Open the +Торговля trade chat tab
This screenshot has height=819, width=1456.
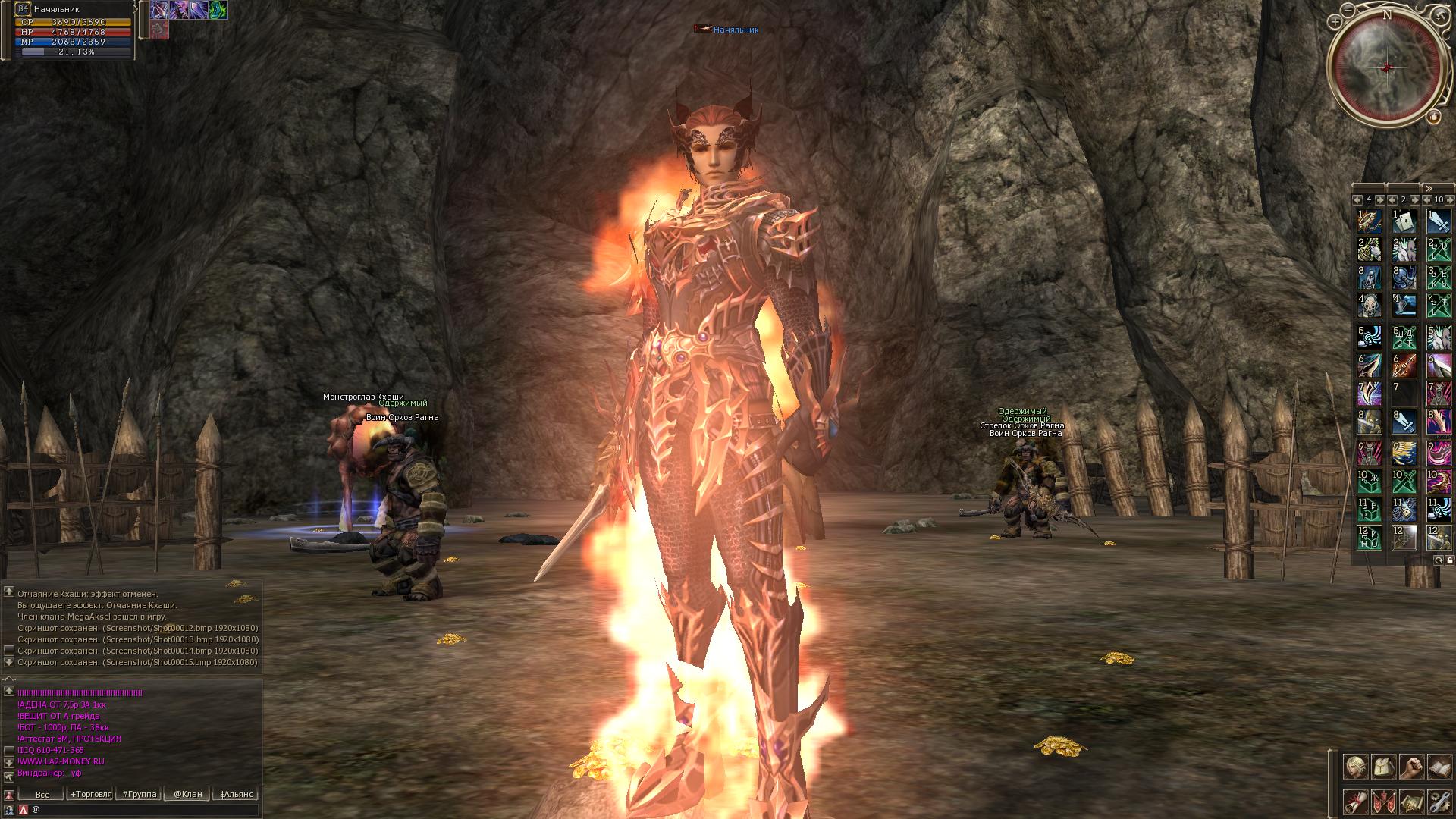pos(90,794)
